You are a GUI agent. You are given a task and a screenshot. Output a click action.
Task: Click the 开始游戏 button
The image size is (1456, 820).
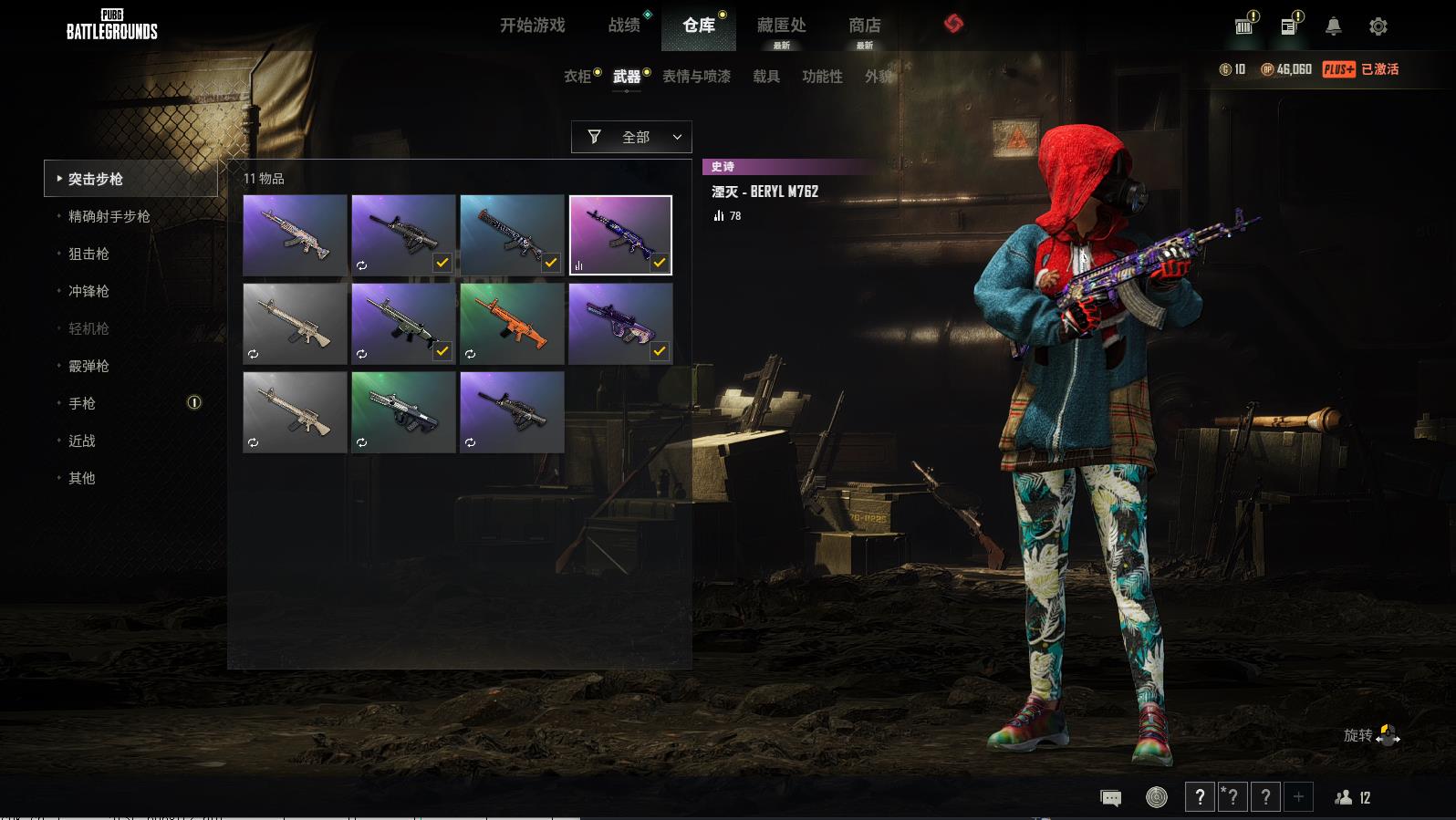pos(530,26)
